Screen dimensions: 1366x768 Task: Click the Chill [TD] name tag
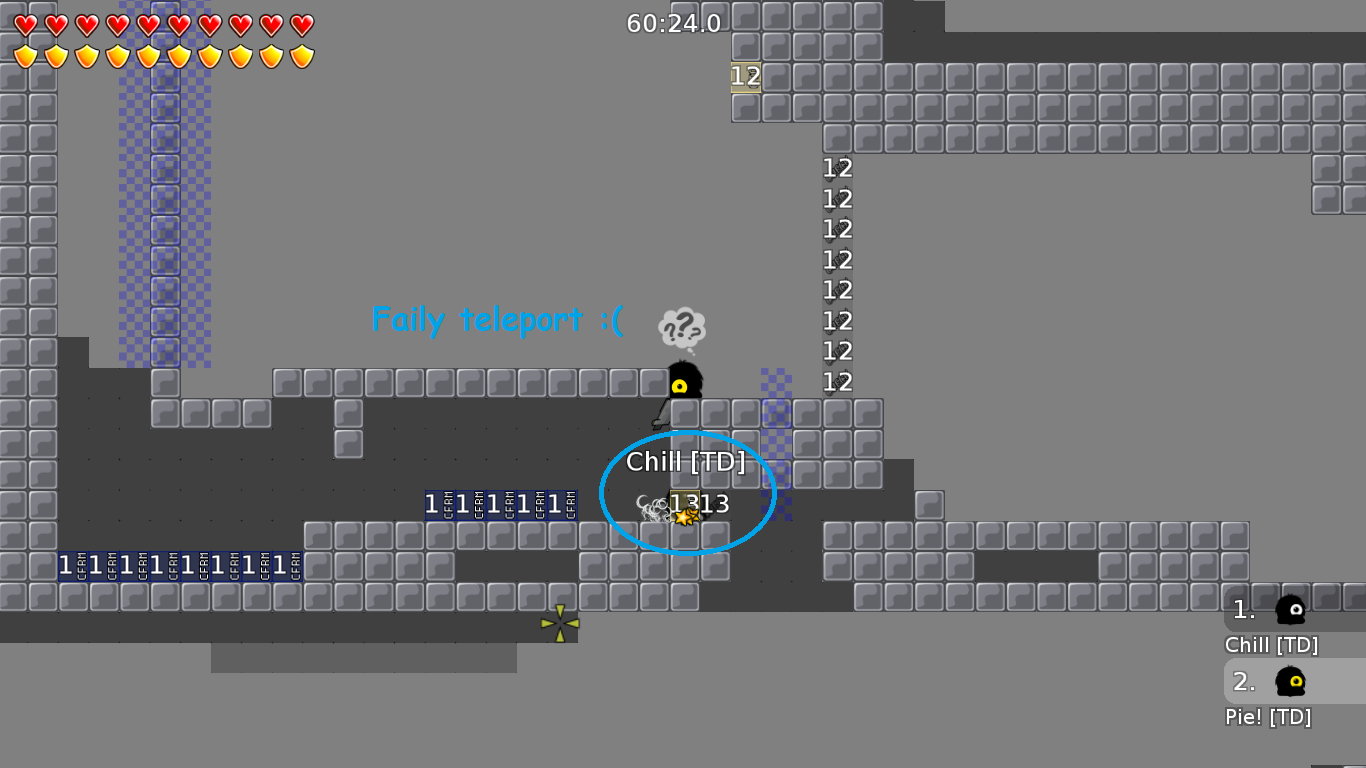[x=686, y=462]
